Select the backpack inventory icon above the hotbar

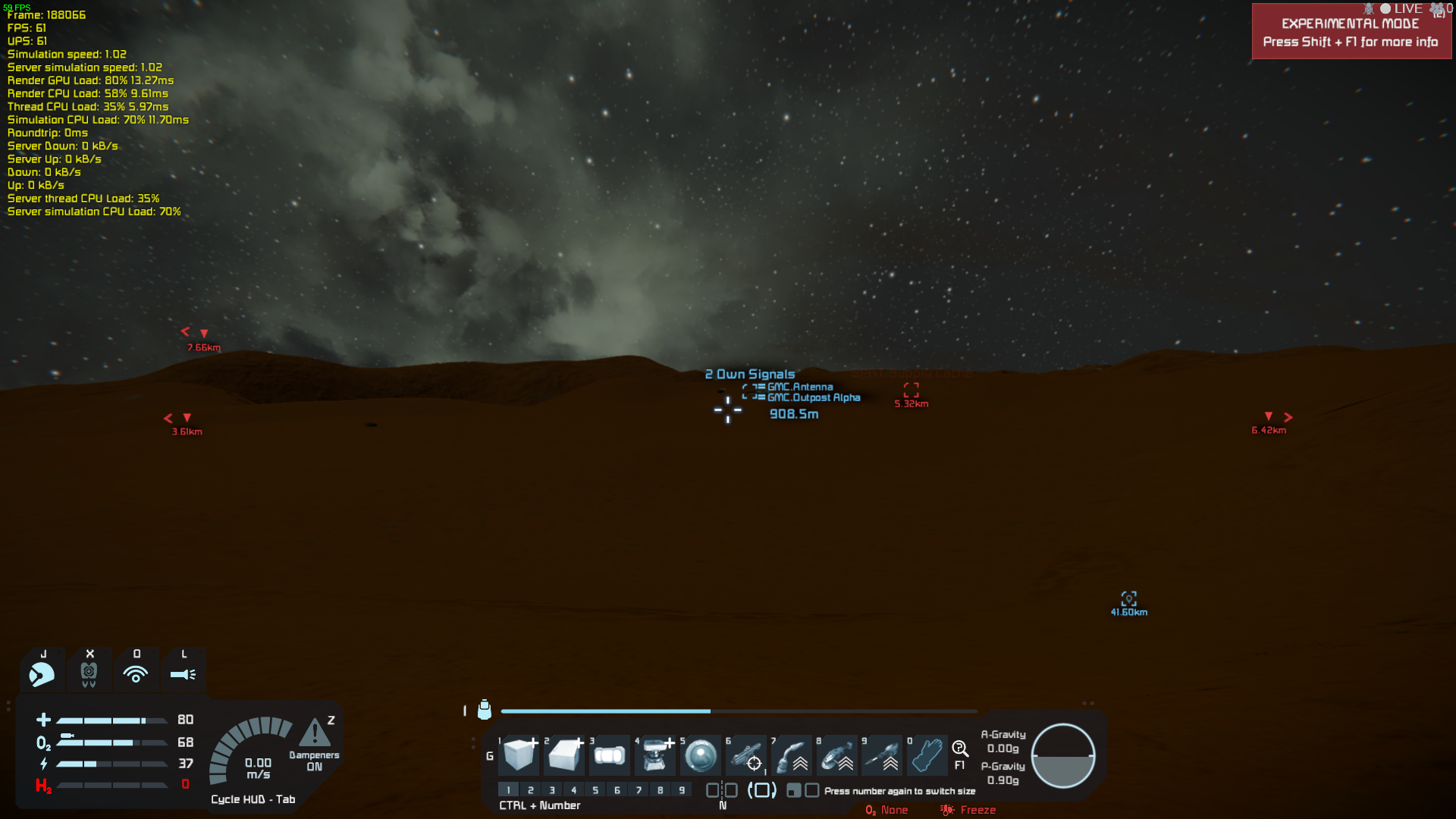pyautogui.click(x=485, y=710)
